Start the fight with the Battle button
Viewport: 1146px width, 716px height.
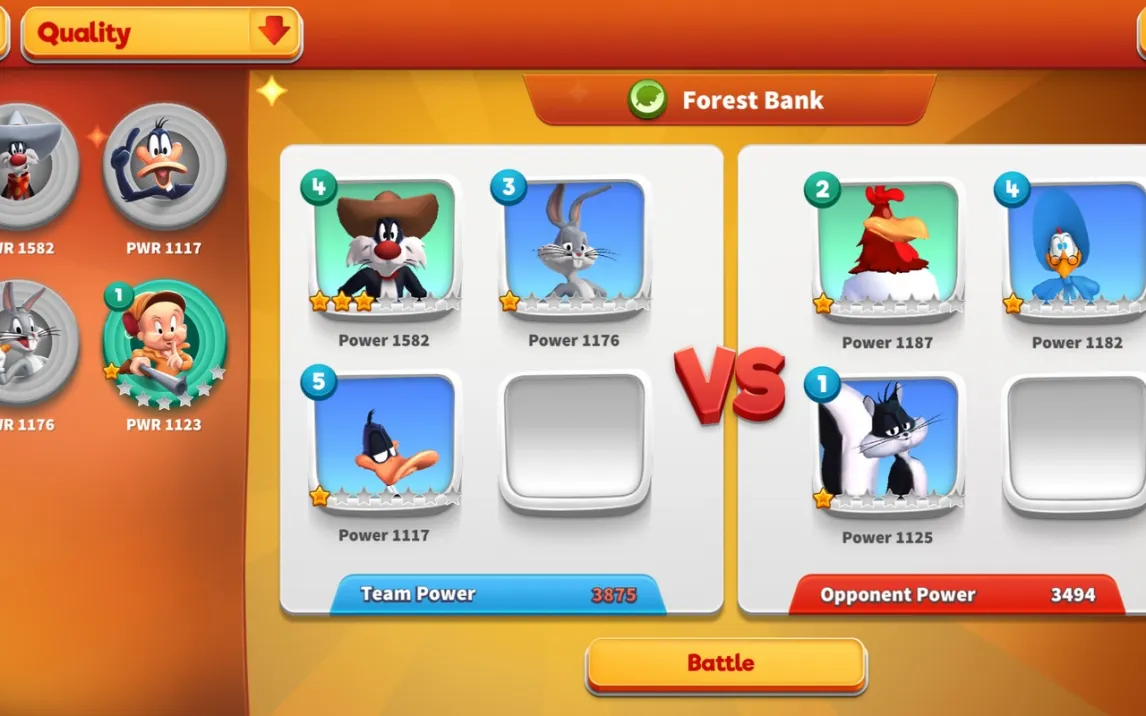coord(725,664)
